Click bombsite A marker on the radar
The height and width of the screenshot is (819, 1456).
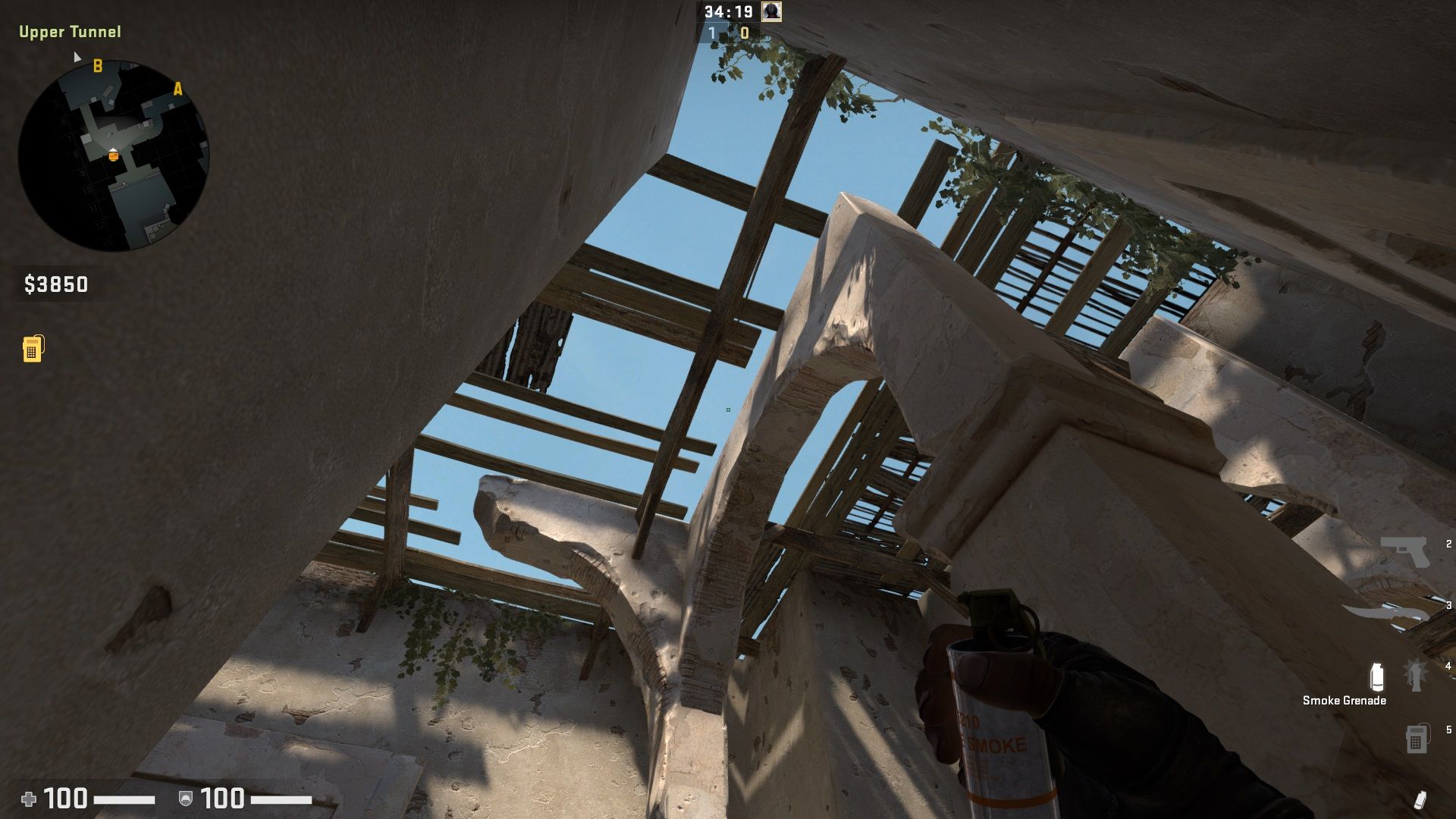(178, 89)
